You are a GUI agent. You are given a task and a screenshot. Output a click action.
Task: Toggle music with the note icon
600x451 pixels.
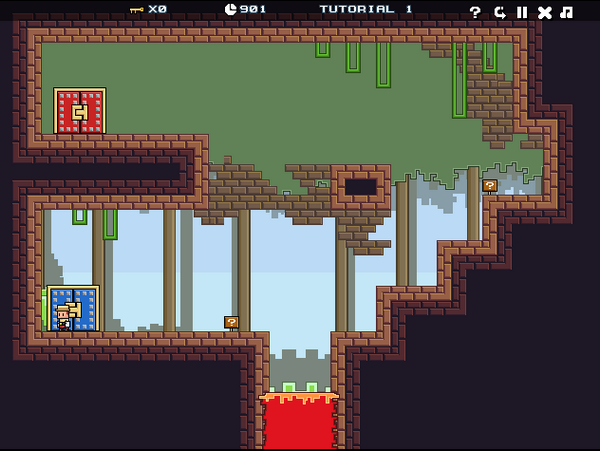click(567, 12)
